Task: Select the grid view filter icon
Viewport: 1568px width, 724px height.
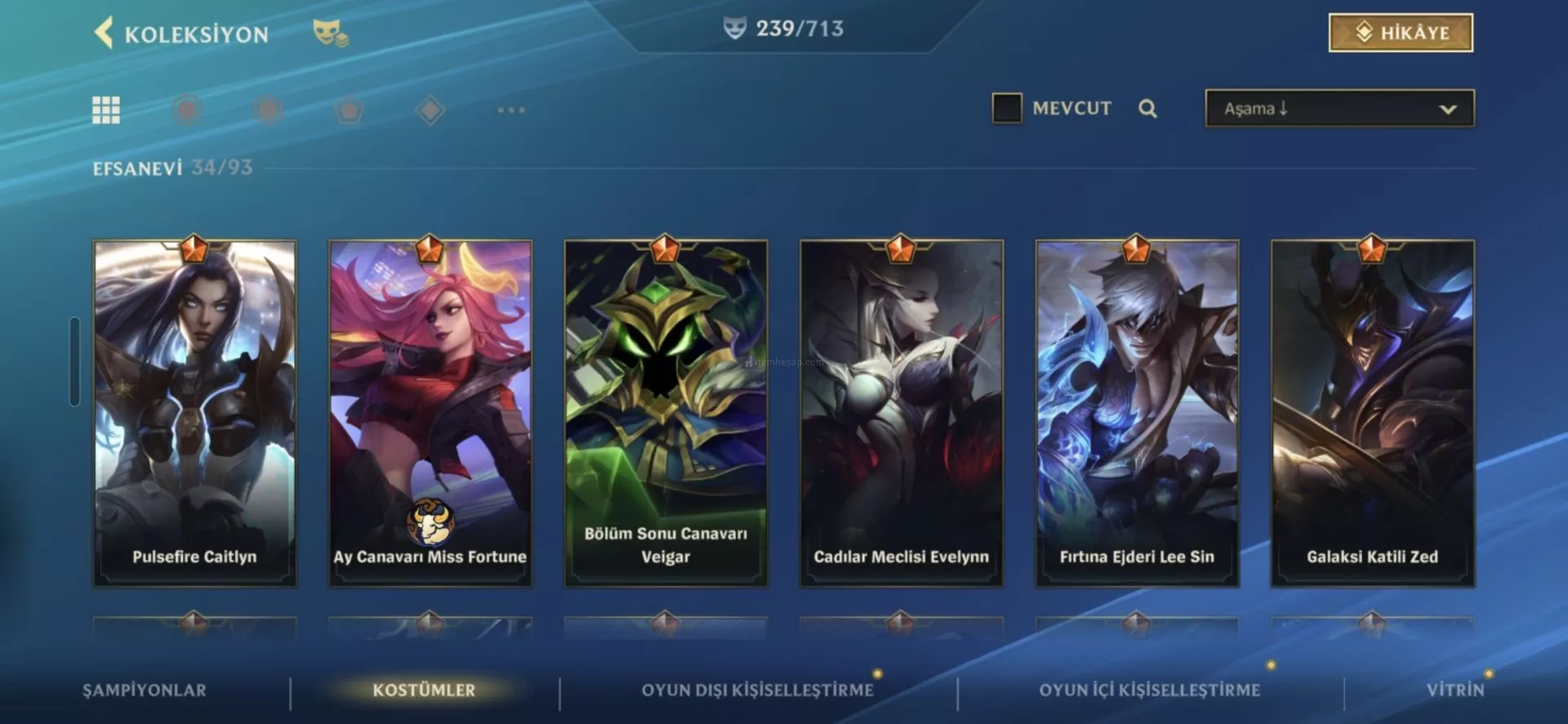Action: tap(106, 109)
